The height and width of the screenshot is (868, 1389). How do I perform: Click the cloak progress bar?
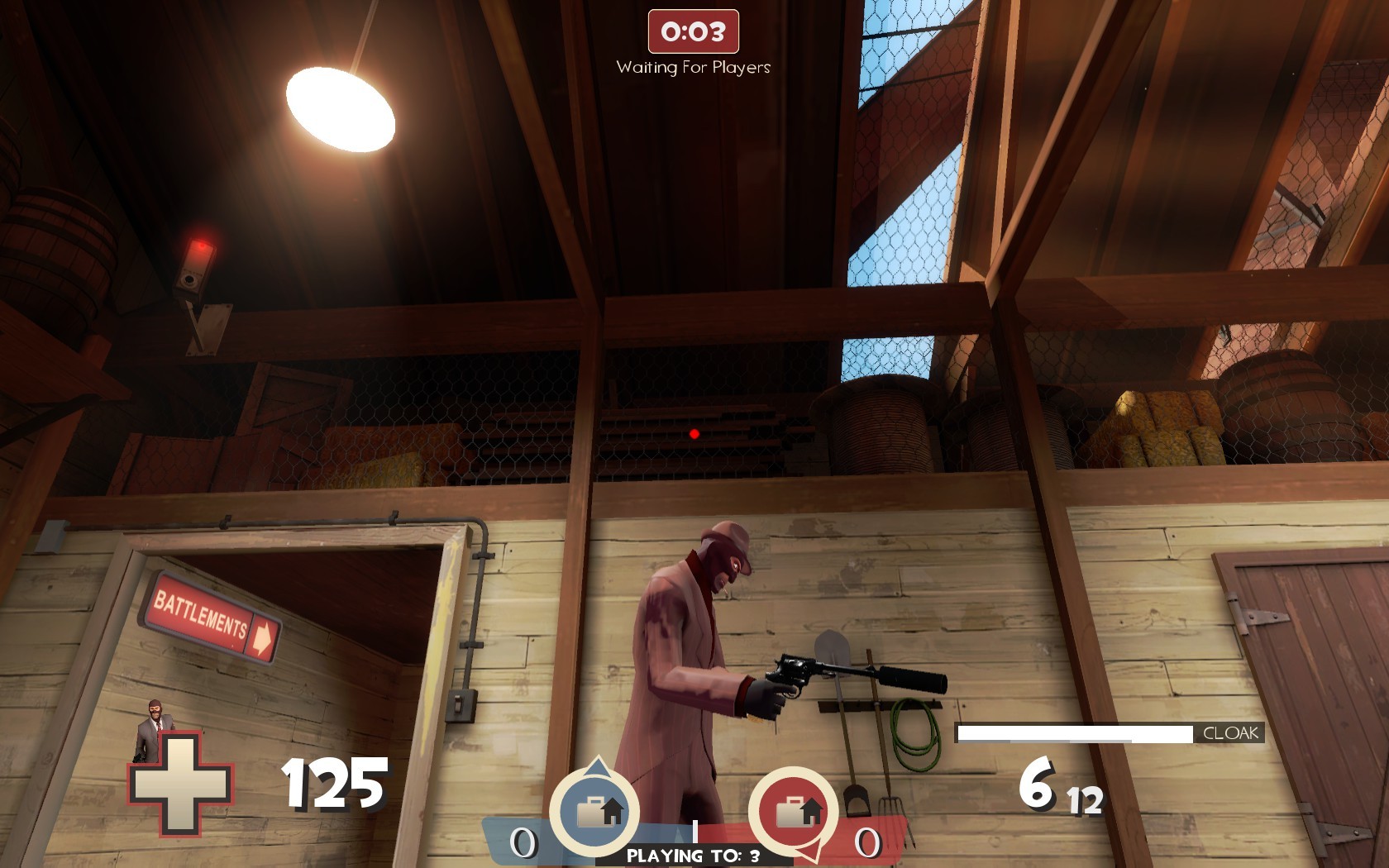[x=1075, y=731]
